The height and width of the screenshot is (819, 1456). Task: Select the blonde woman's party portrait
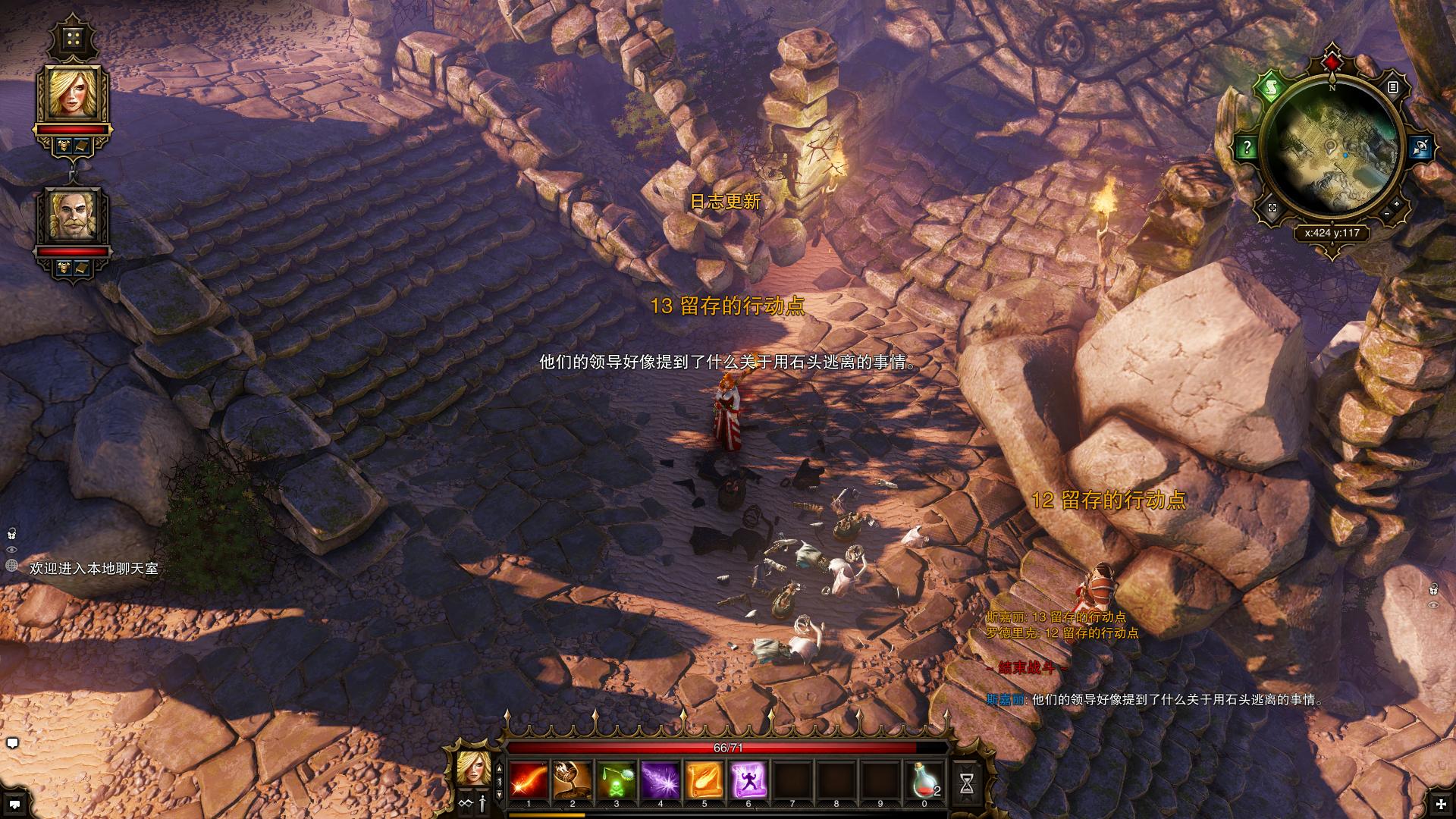(x=74, y=93)
